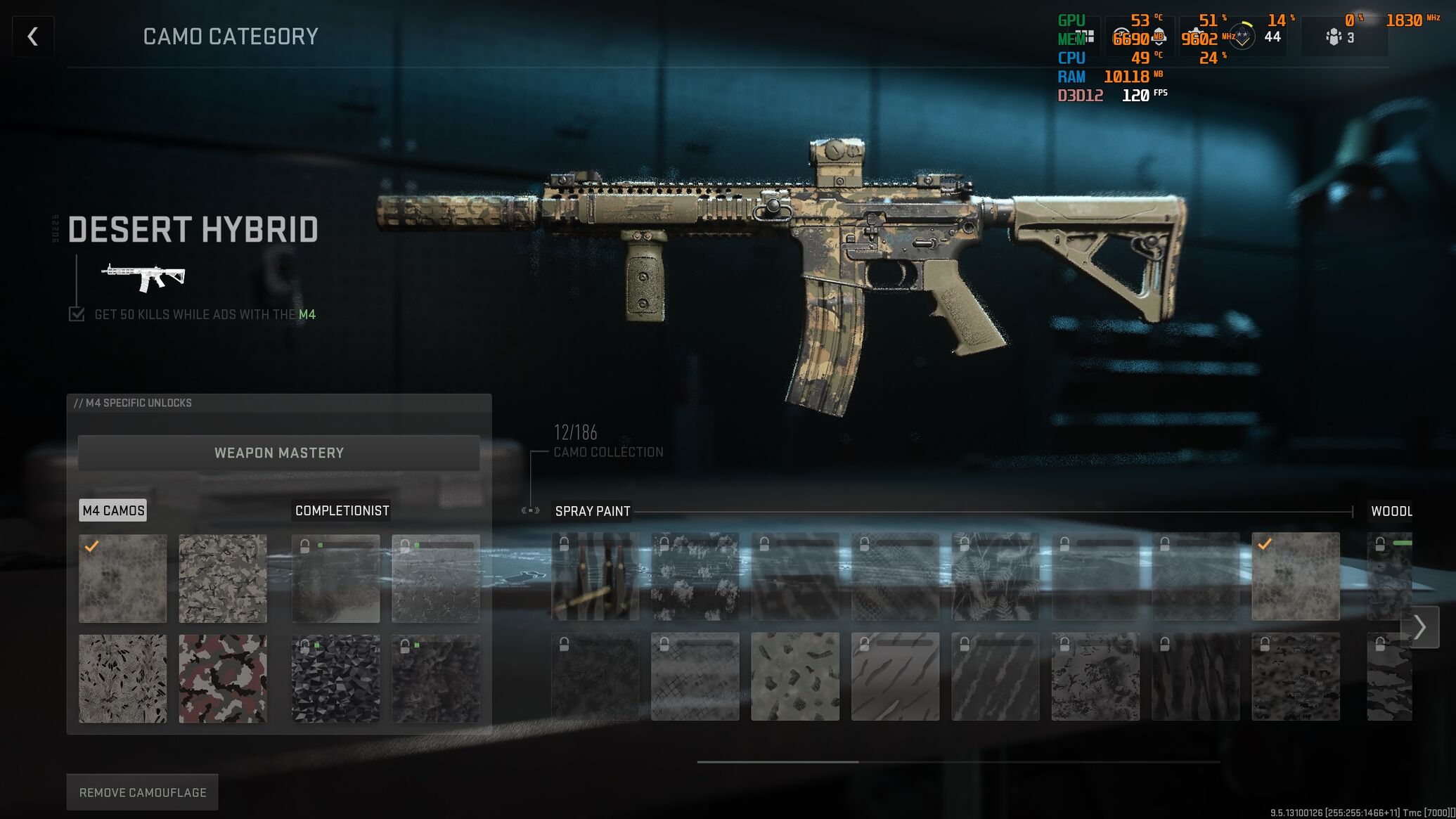Go back using the top-left arrow
1456x819 pixels.
[33, 37]
